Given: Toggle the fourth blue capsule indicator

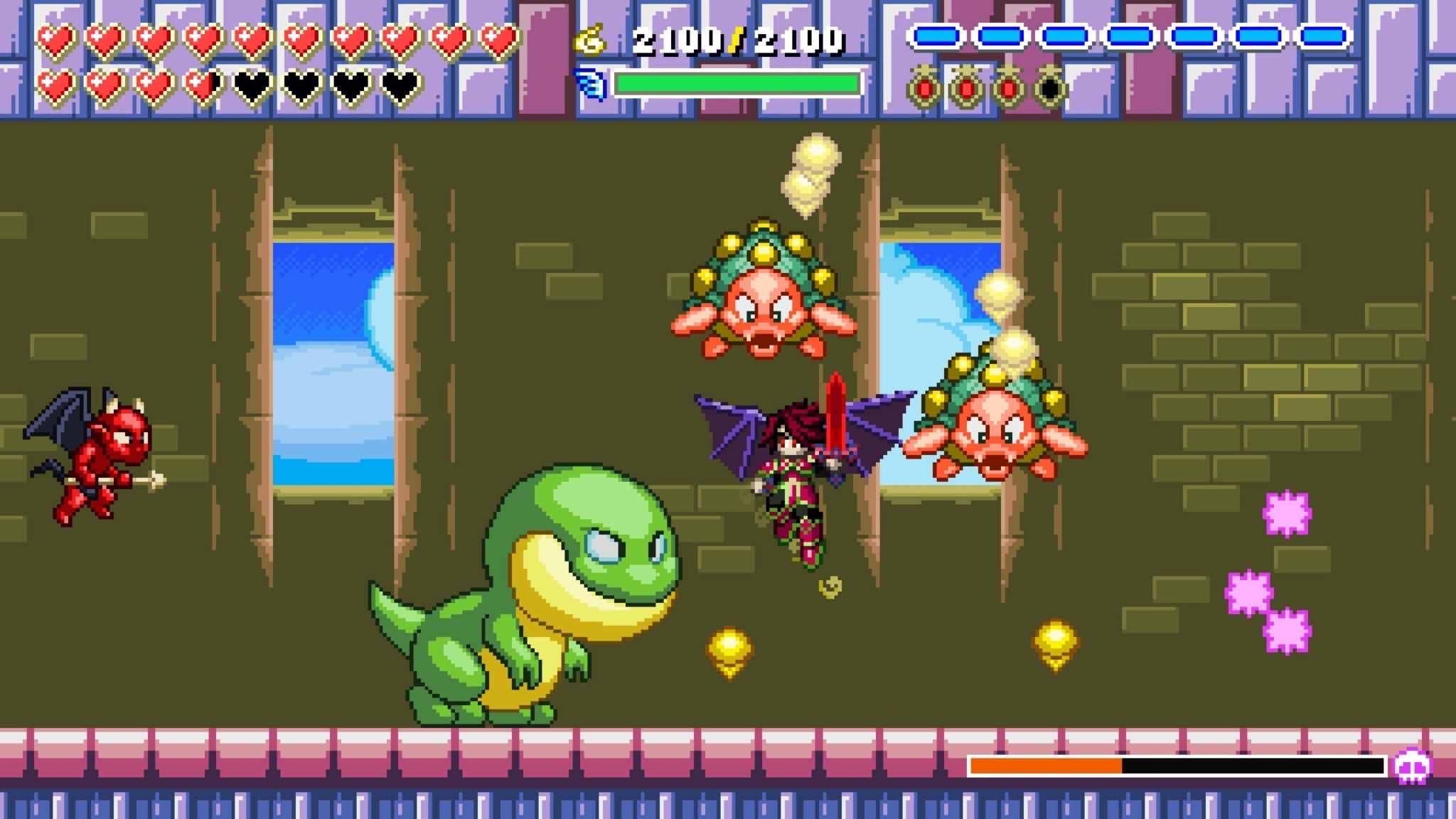Looking at the screenshot, I should click(1130, 37).
